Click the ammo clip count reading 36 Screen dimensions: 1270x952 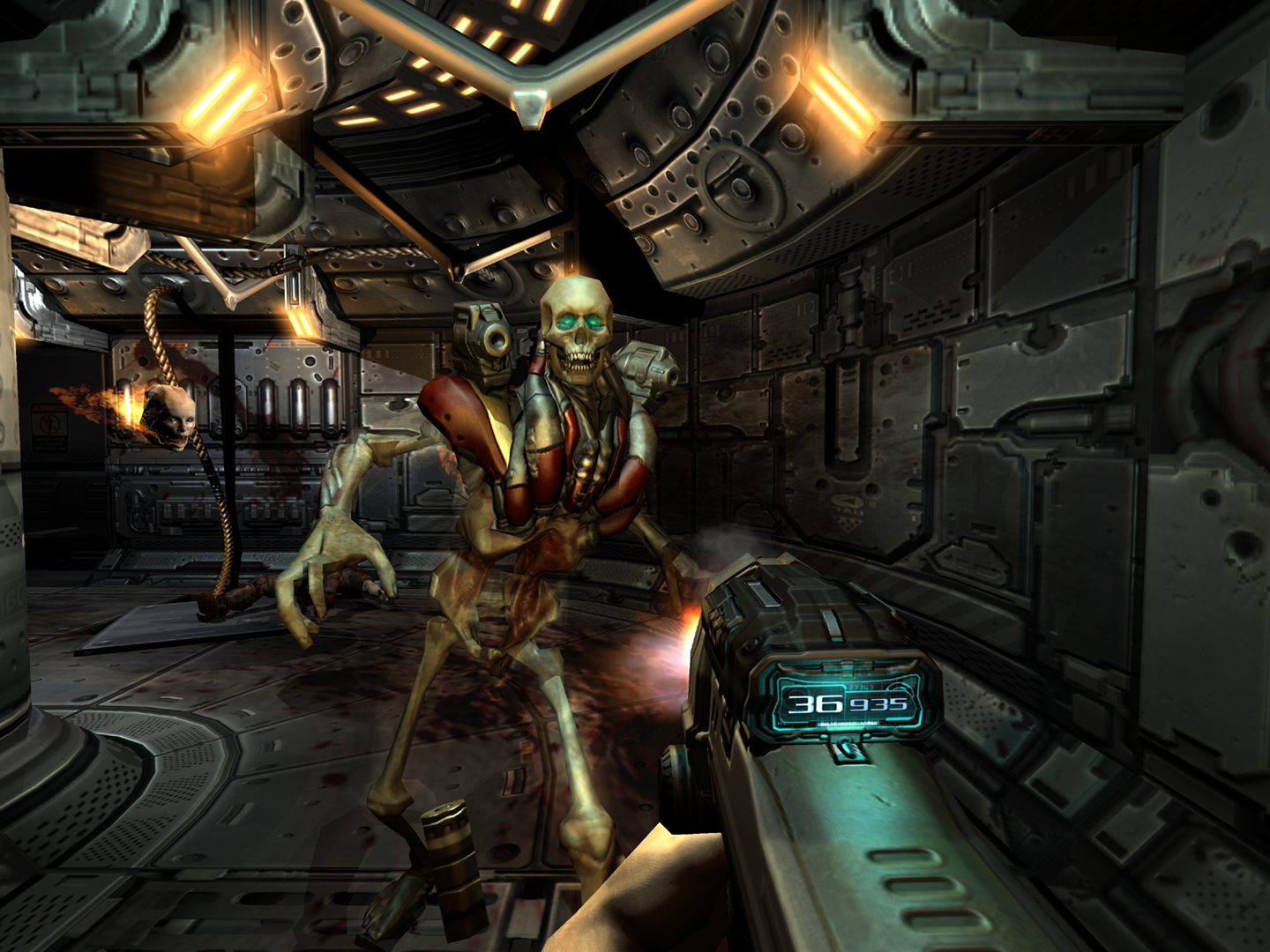pyautogui.click(x=816, y=703)
